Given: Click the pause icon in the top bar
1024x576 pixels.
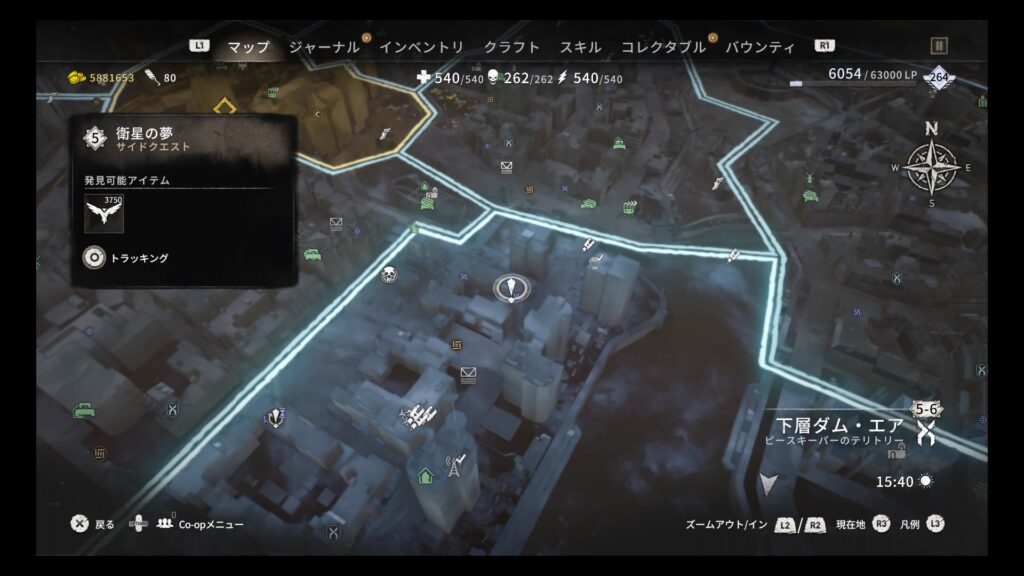Looking at the screenshot, I should point(938,45).
